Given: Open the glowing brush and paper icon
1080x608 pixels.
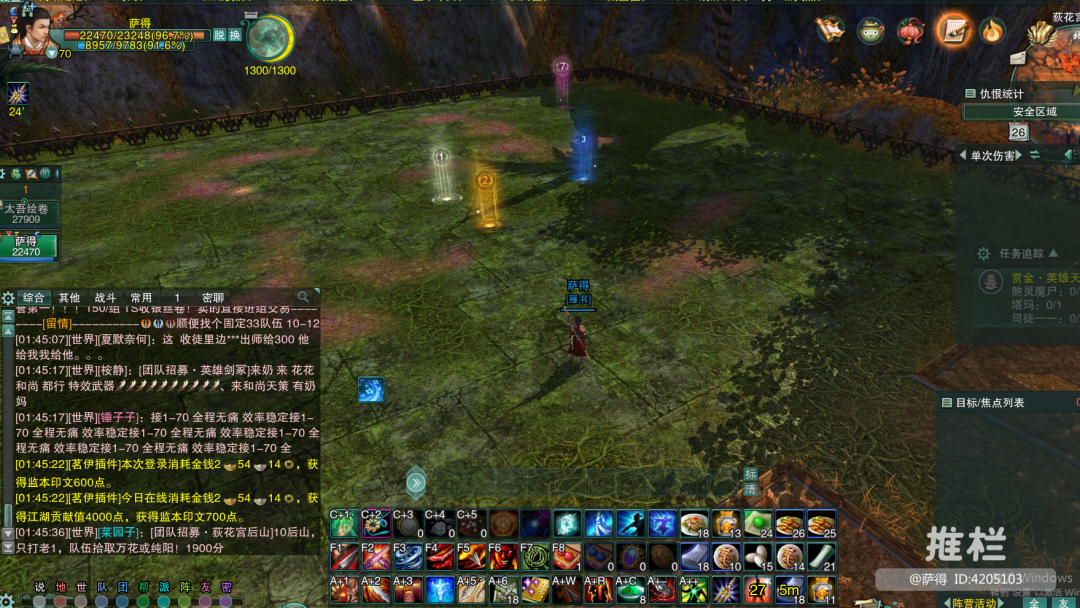Looking at the screenshot, I should tap(954, 30).
